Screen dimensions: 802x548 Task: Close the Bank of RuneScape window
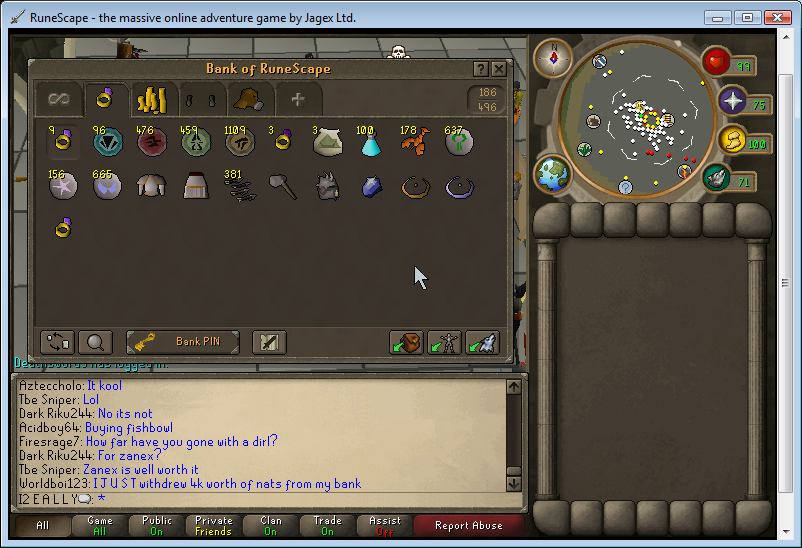click(499, 68)
